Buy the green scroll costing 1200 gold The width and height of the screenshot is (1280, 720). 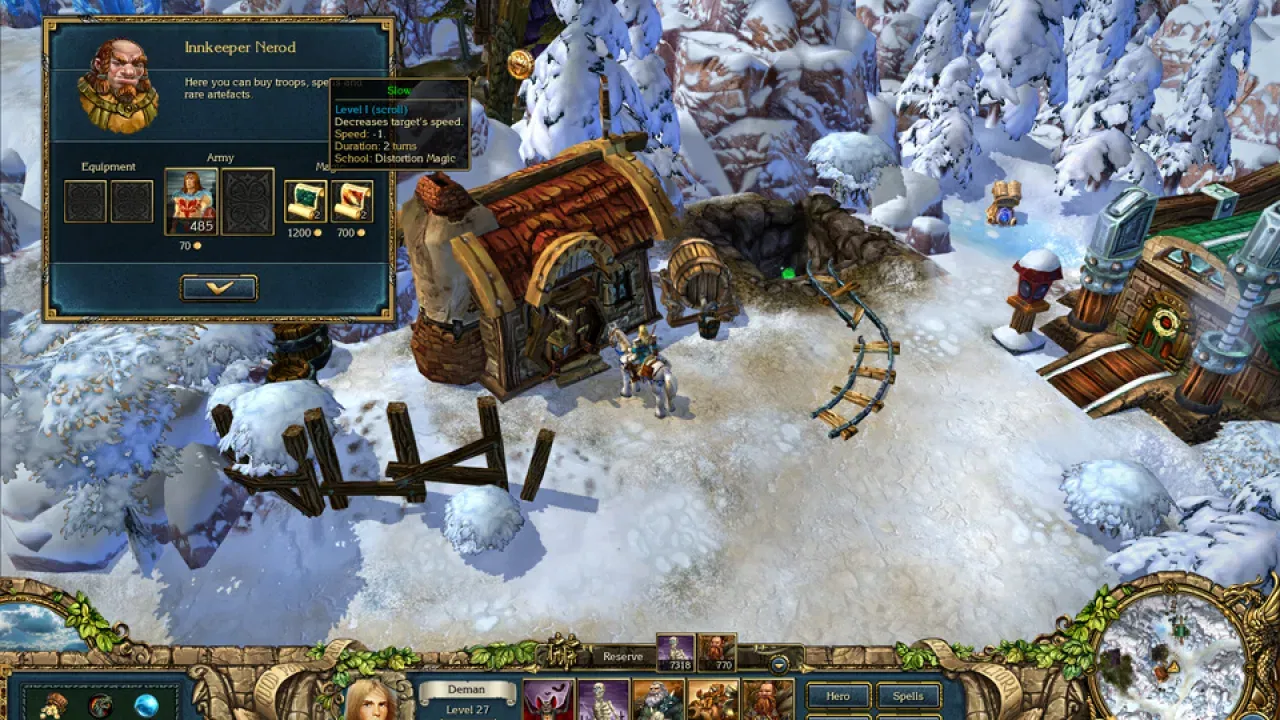pyautogui.click(x=305, y=201)
